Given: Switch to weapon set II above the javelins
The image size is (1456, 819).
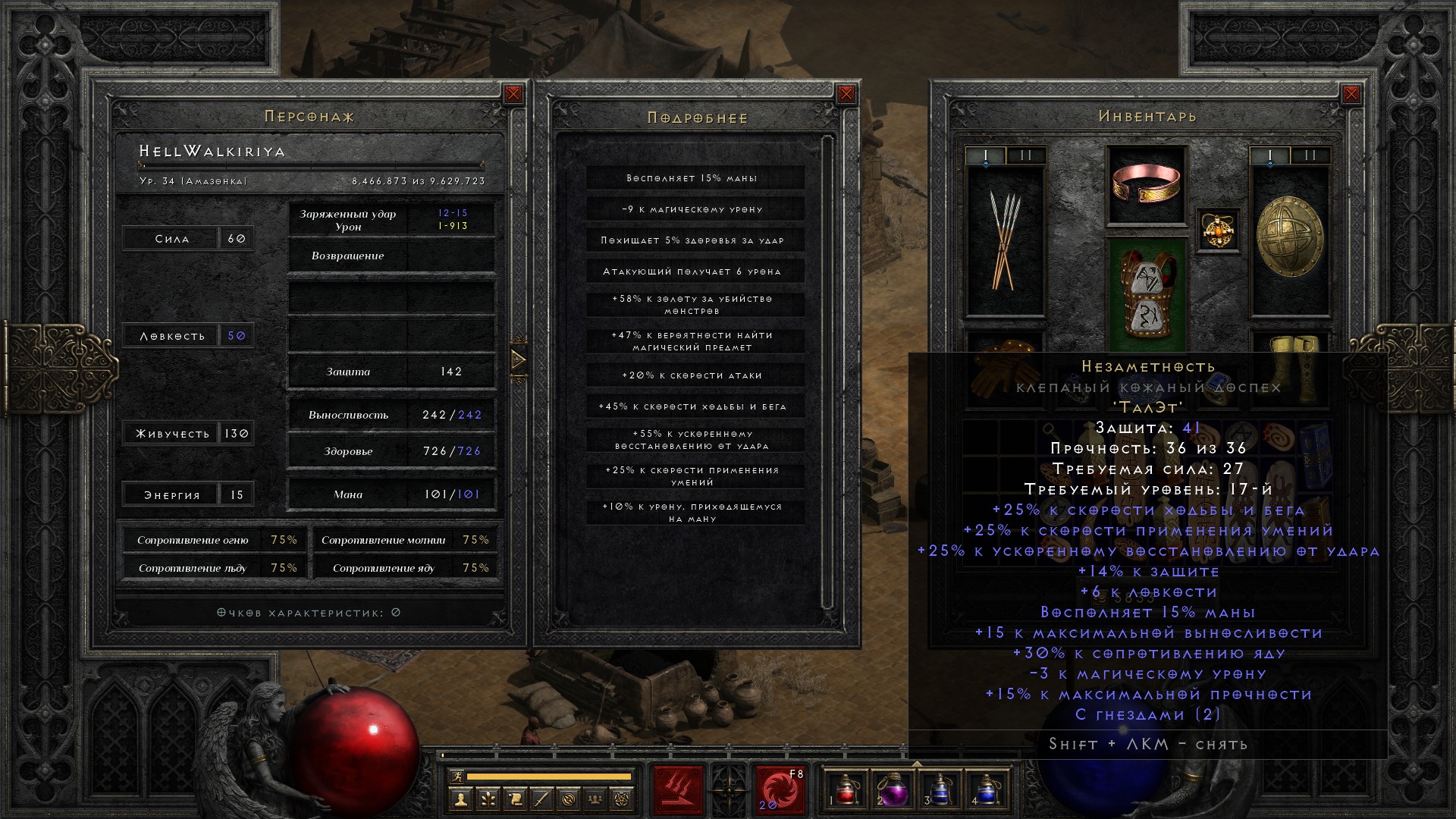Looking at the screenshot, I should click(1025, 155).
